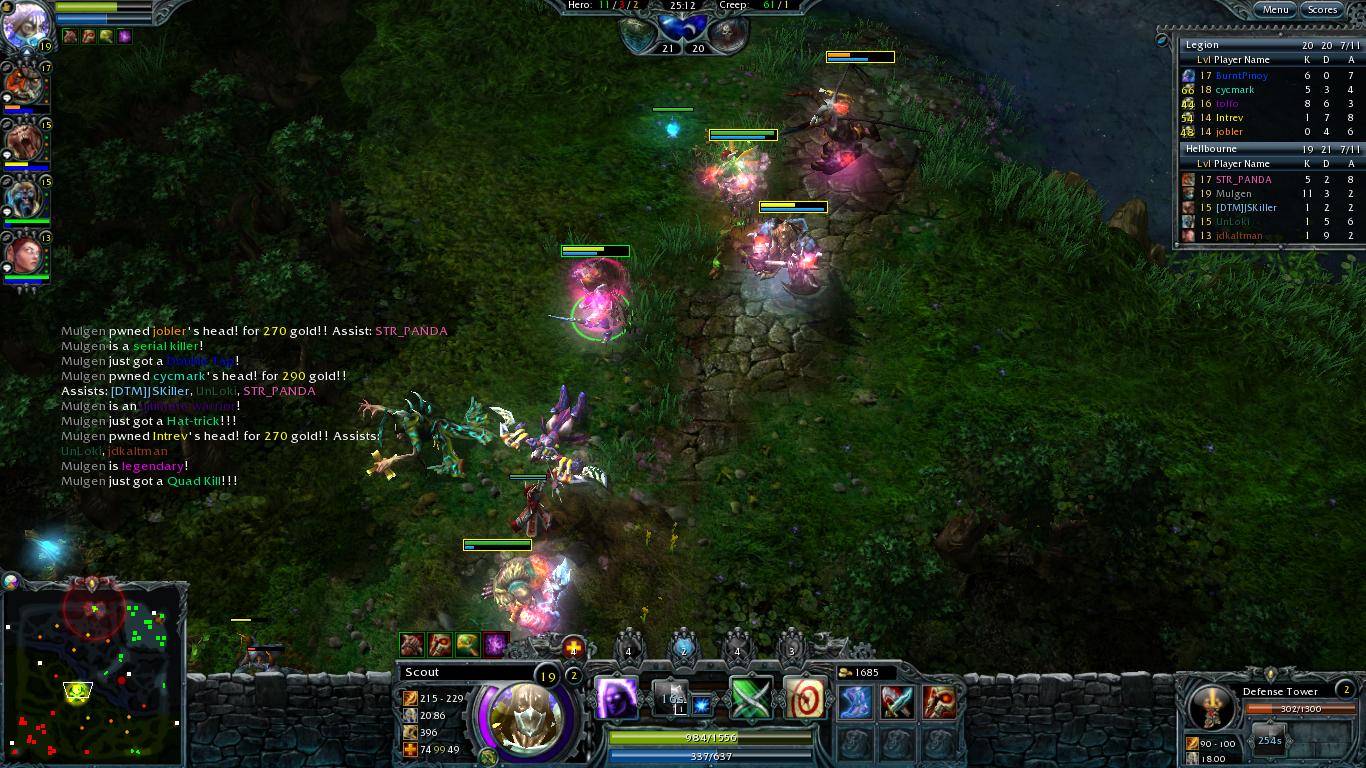Viewport: 1366px width, 768px height.
Task: Click the yellow plus level-up indicator above Scout
Action: tap(573, 647)
